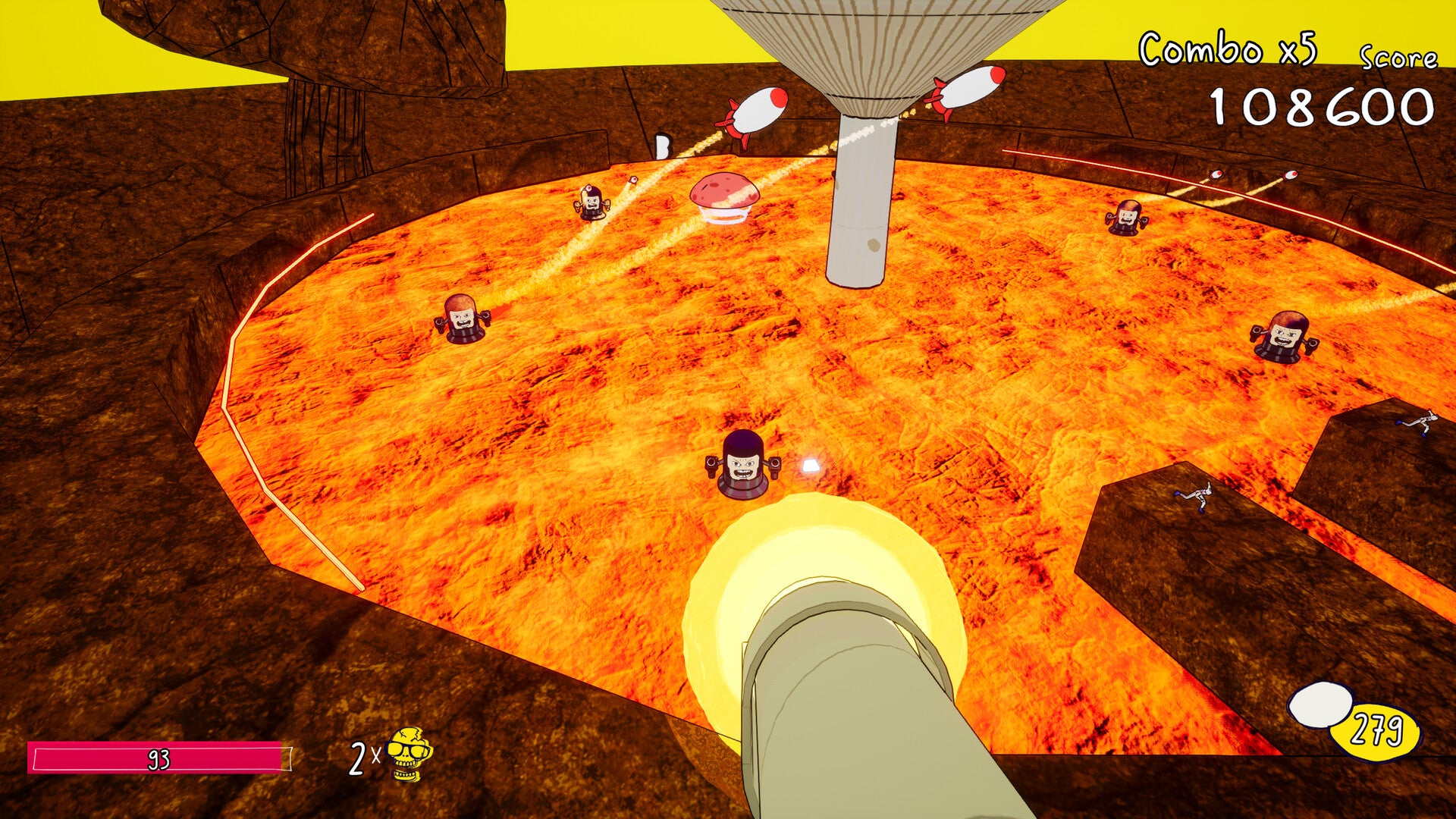Click the yellow skull with glasses icon
1456x819 pixels.
click(409, 754)
